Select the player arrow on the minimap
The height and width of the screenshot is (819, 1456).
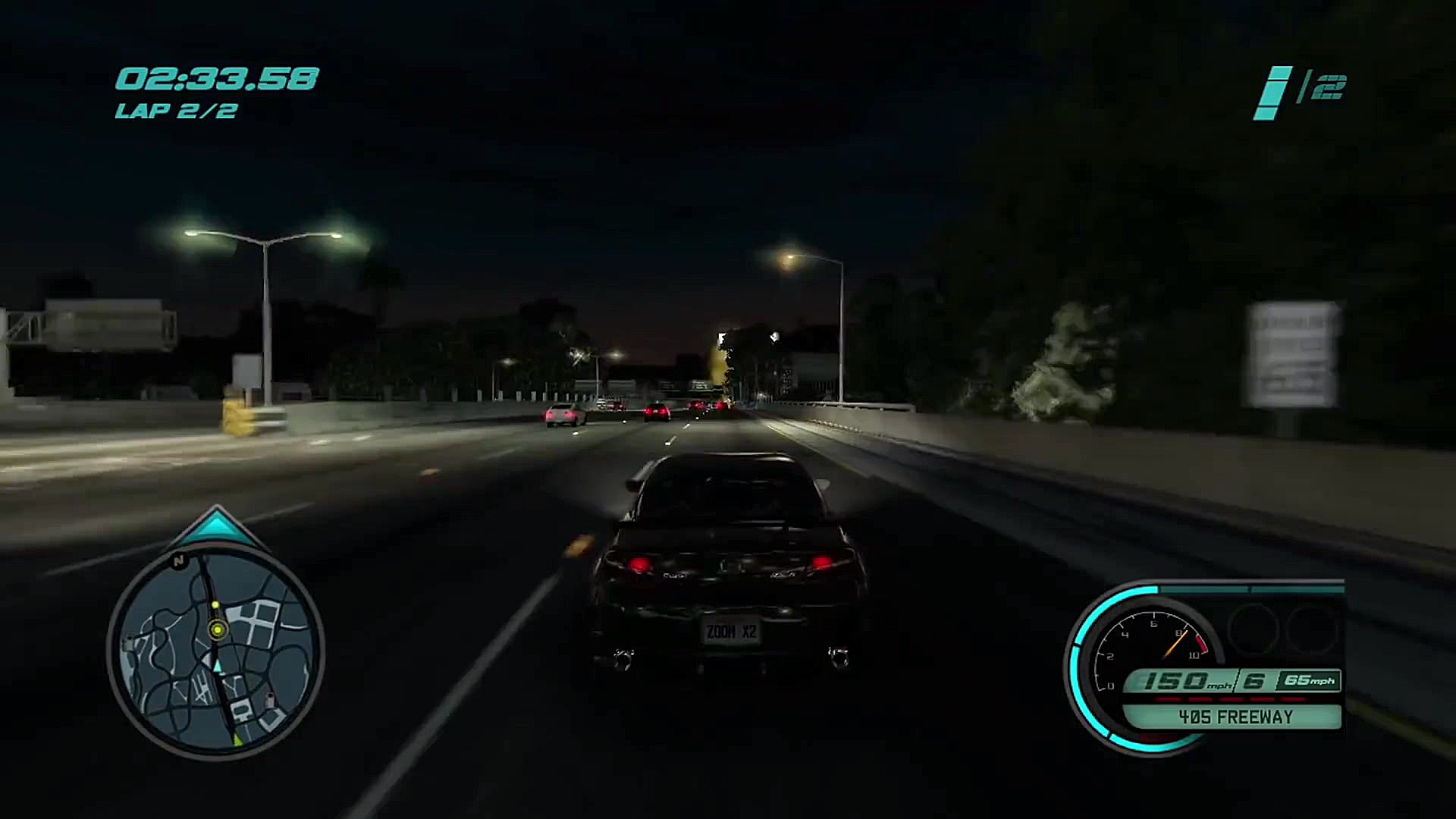point(217,666)
